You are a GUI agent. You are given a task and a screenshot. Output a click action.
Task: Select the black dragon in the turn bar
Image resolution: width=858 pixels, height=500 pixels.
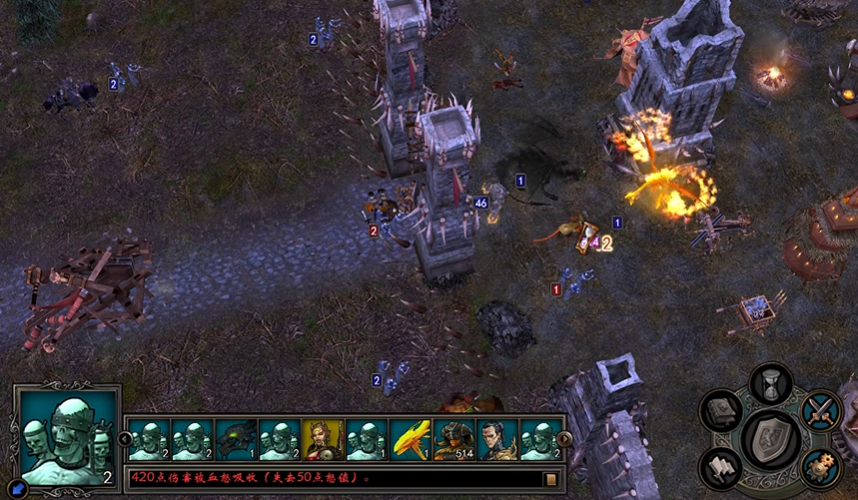tap(236, 439)
